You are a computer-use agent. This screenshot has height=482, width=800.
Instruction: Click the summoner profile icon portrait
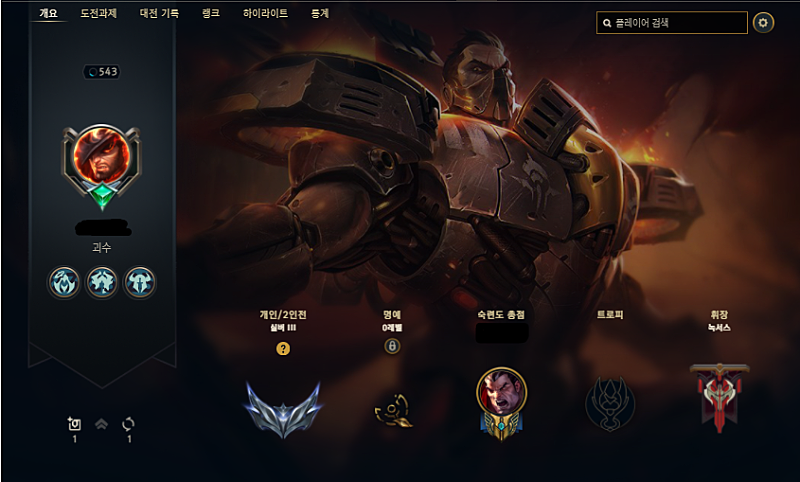coord(101,153)
